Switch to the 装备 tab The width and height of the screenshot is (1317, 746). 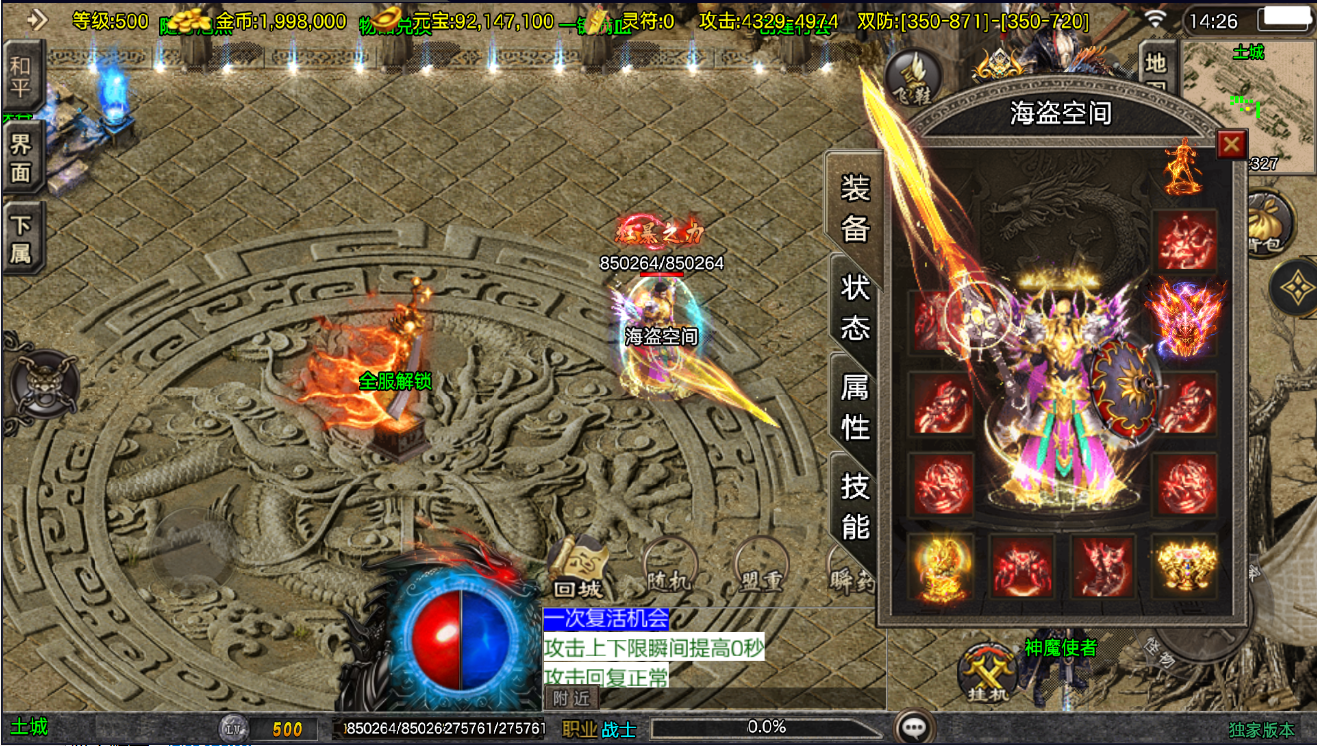coord(855,207)
